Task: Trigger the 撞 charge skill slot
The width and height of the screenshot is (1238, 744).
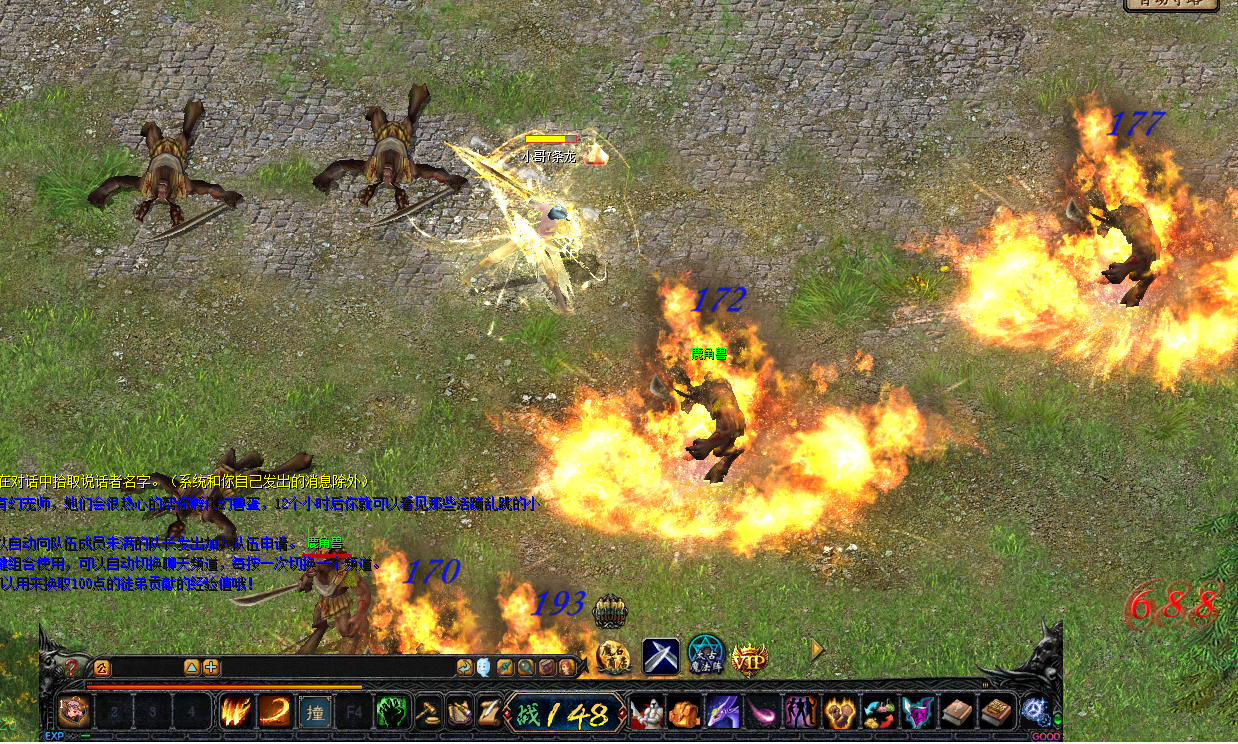Action: pyautogui.click(x=315, y=712)
